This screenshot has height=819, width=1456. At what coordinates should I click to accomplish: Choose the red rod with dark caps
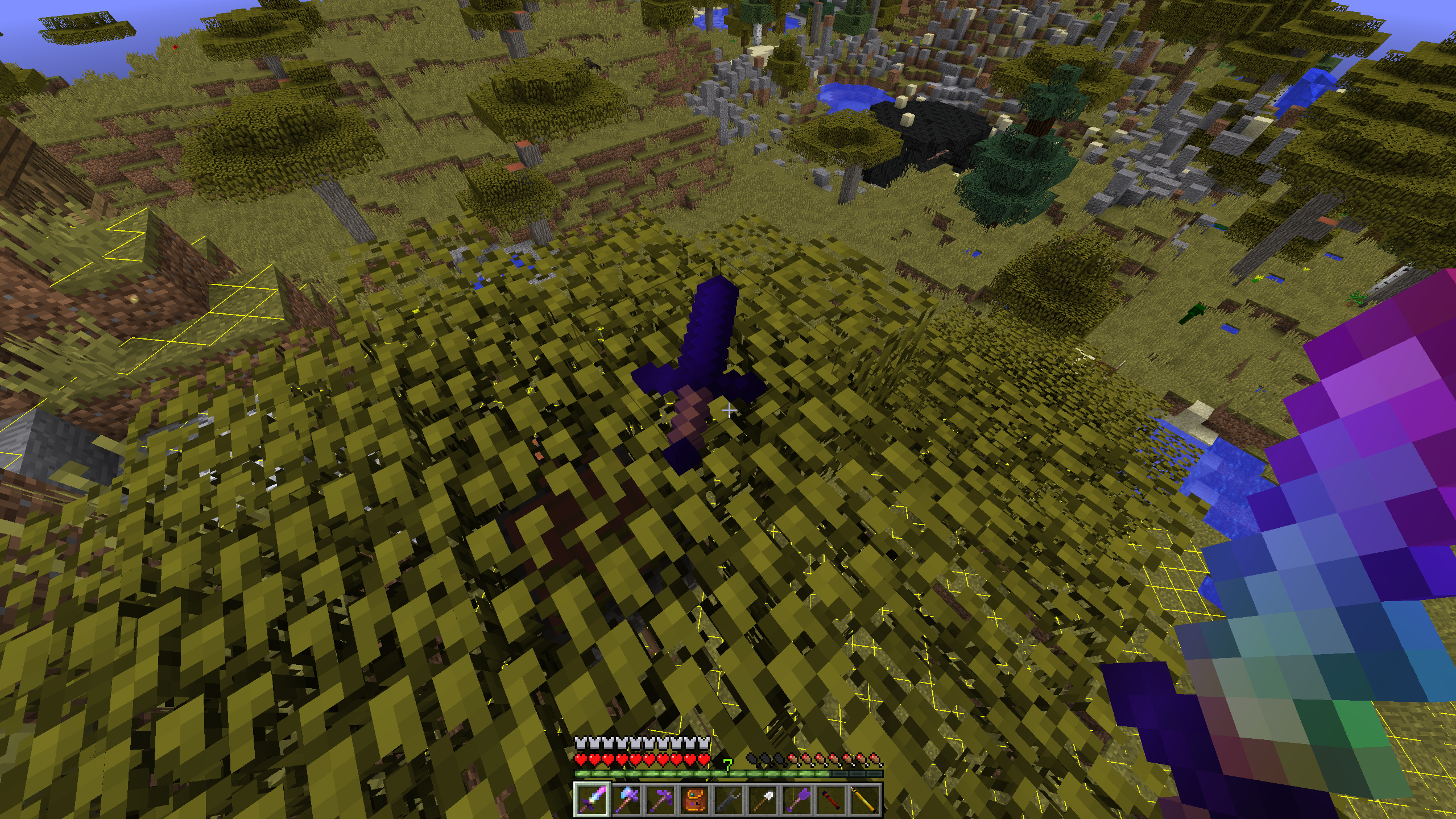[830, 800]
